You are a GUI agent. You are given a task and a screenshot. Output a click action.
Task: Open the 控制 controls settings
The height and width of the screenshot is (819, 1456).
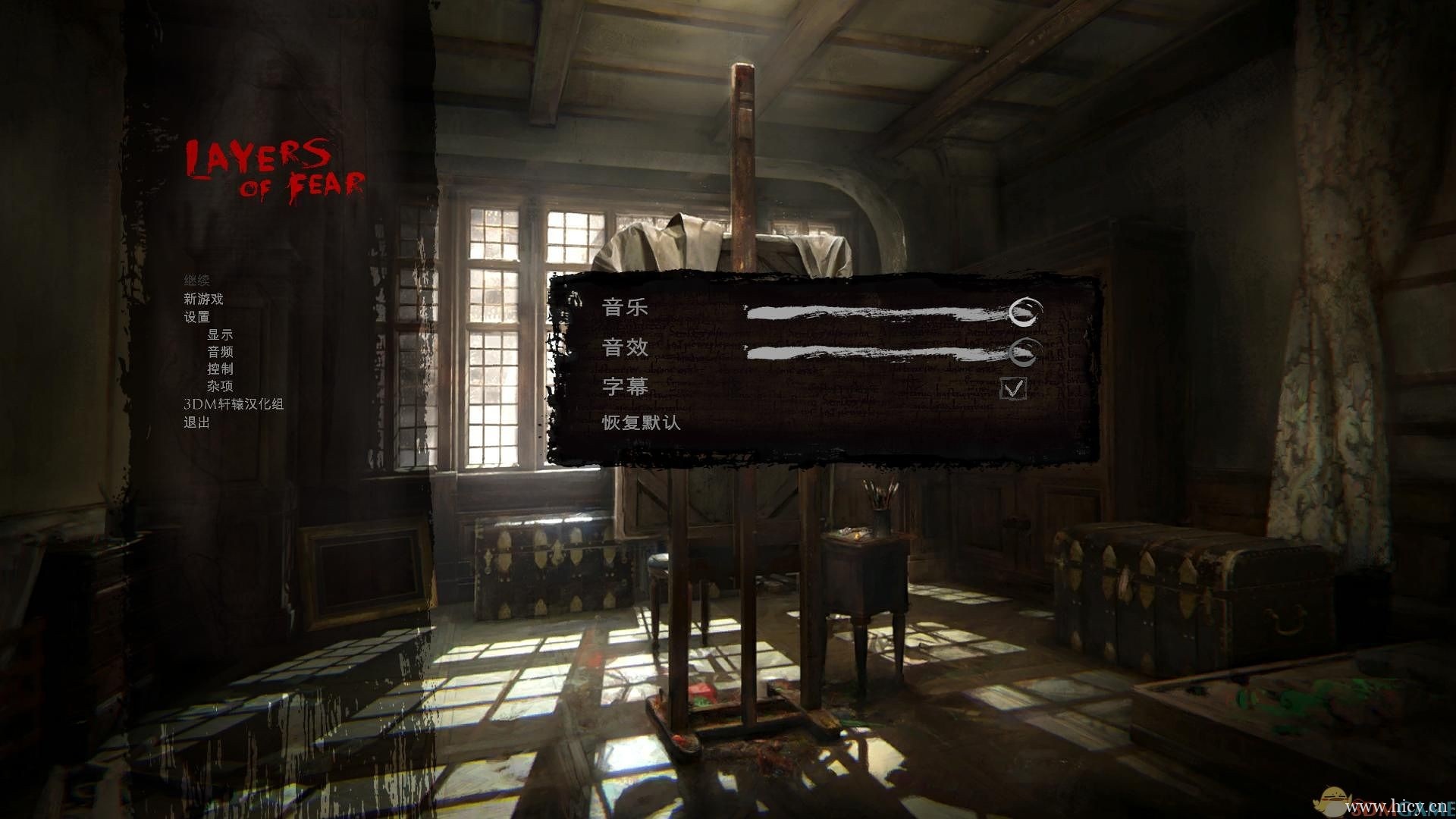220,369
